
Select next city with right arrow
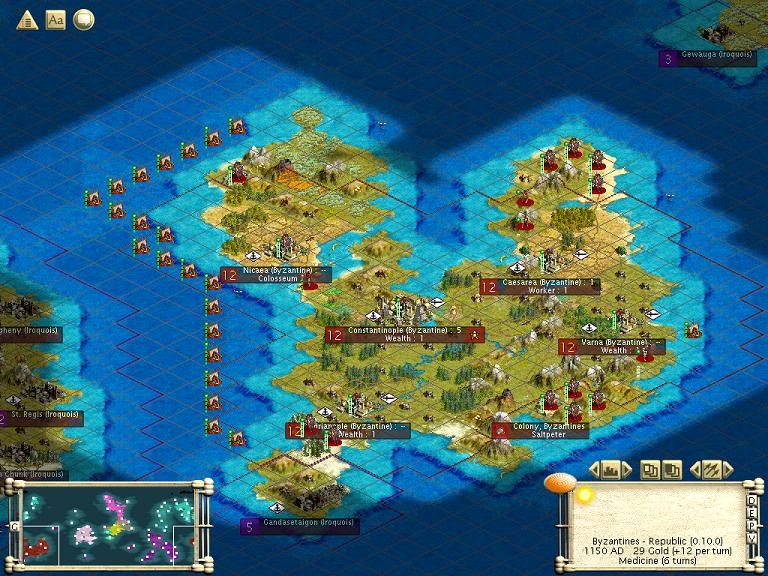coord(629,469)
